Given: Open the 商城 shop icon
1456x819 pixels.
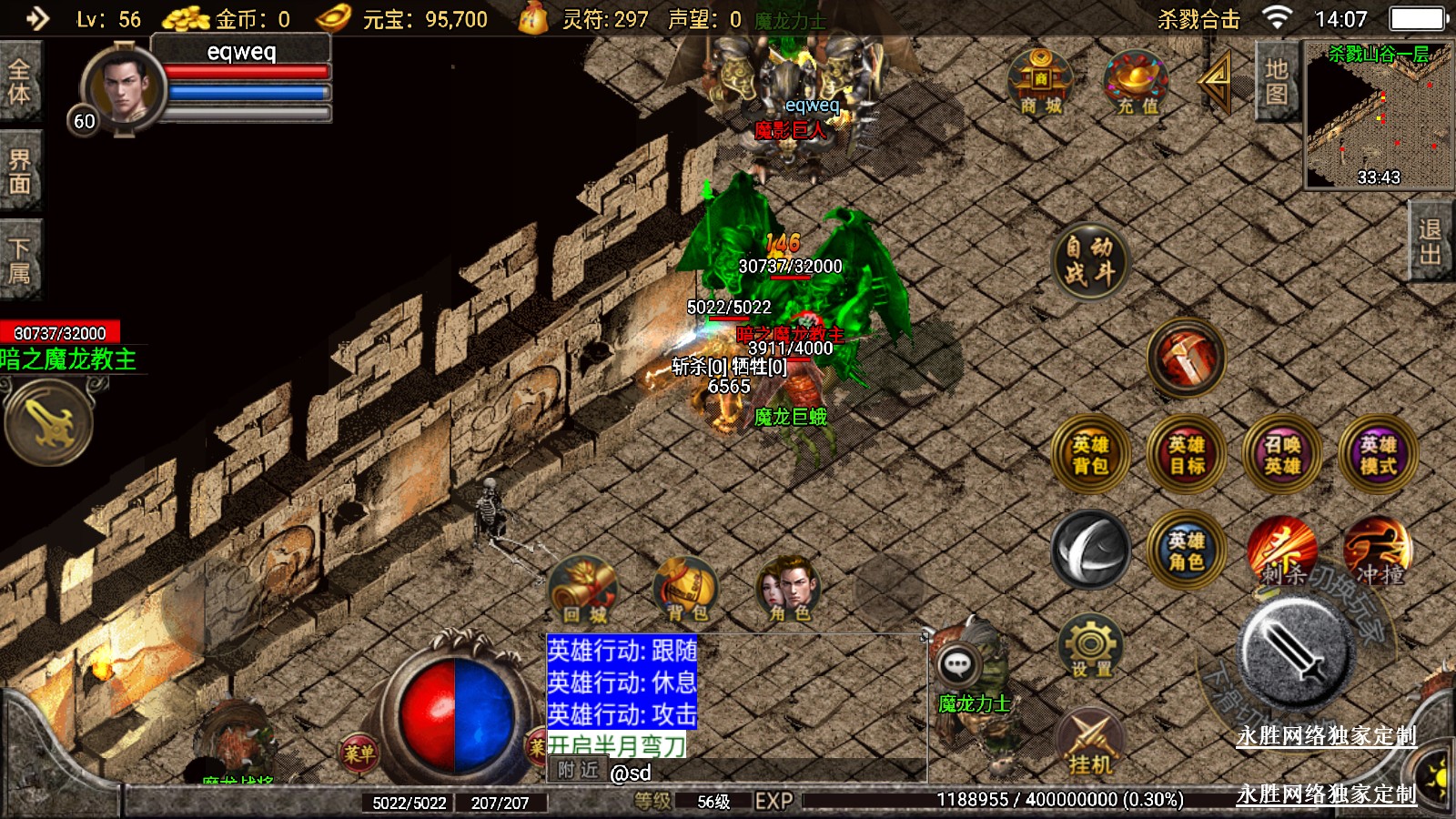Looking at the screenshot, I should coord(1041,82).
